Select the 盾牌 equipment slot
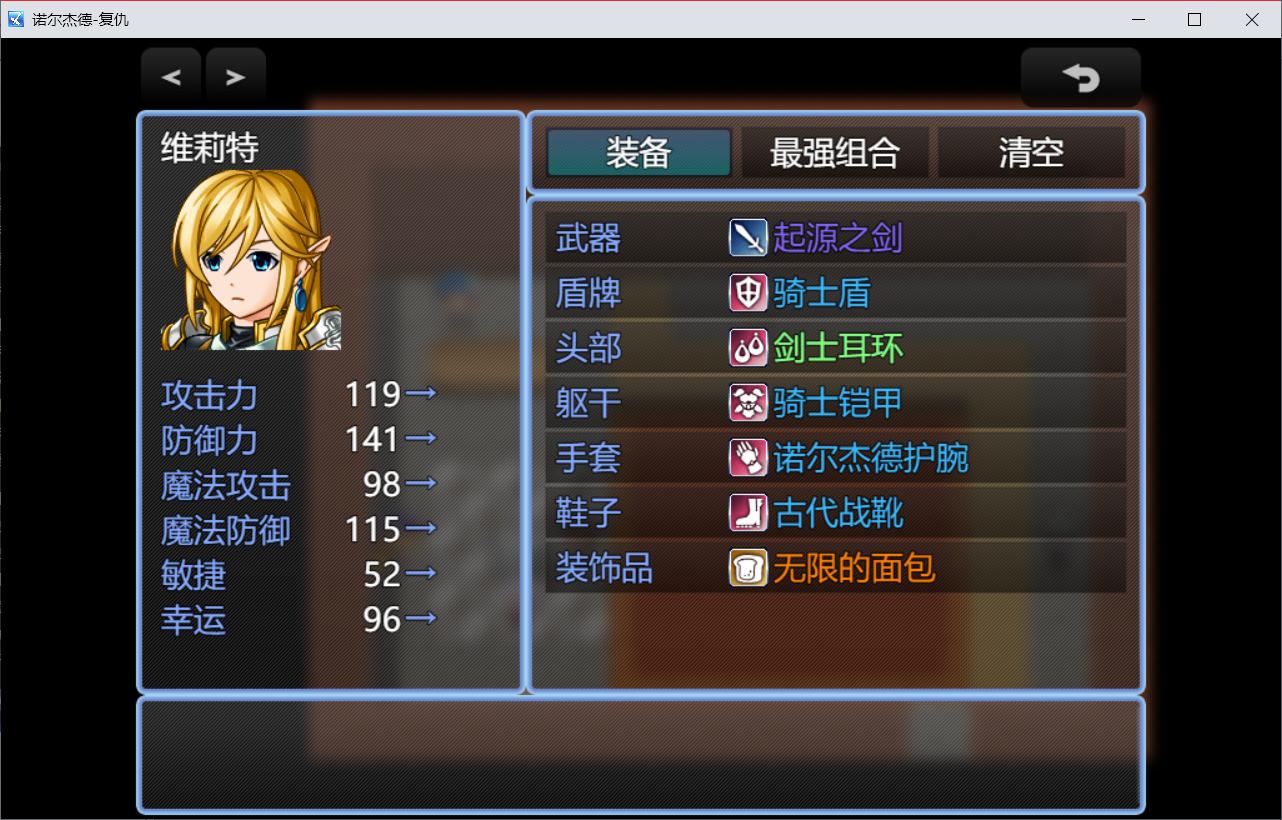Image resolution: width=1282 pixels, height=820 pixels. pos(589,293)
